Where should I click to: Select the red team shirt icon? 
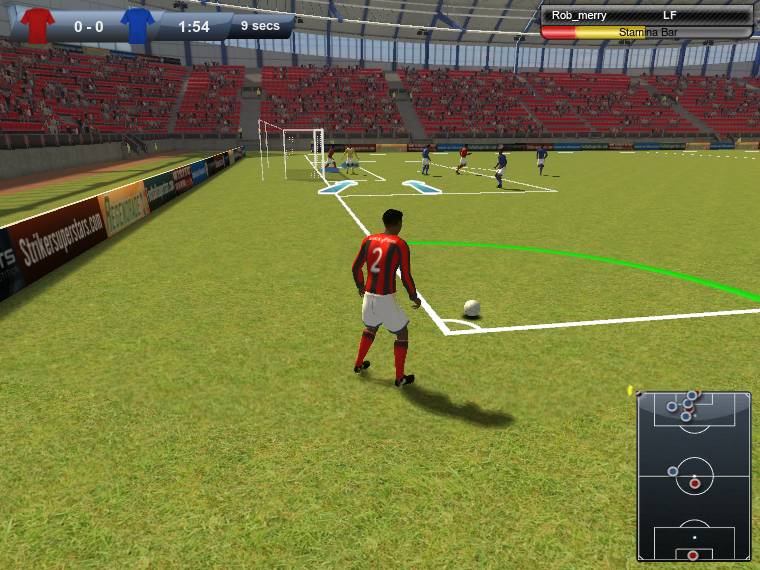point(37,25)
